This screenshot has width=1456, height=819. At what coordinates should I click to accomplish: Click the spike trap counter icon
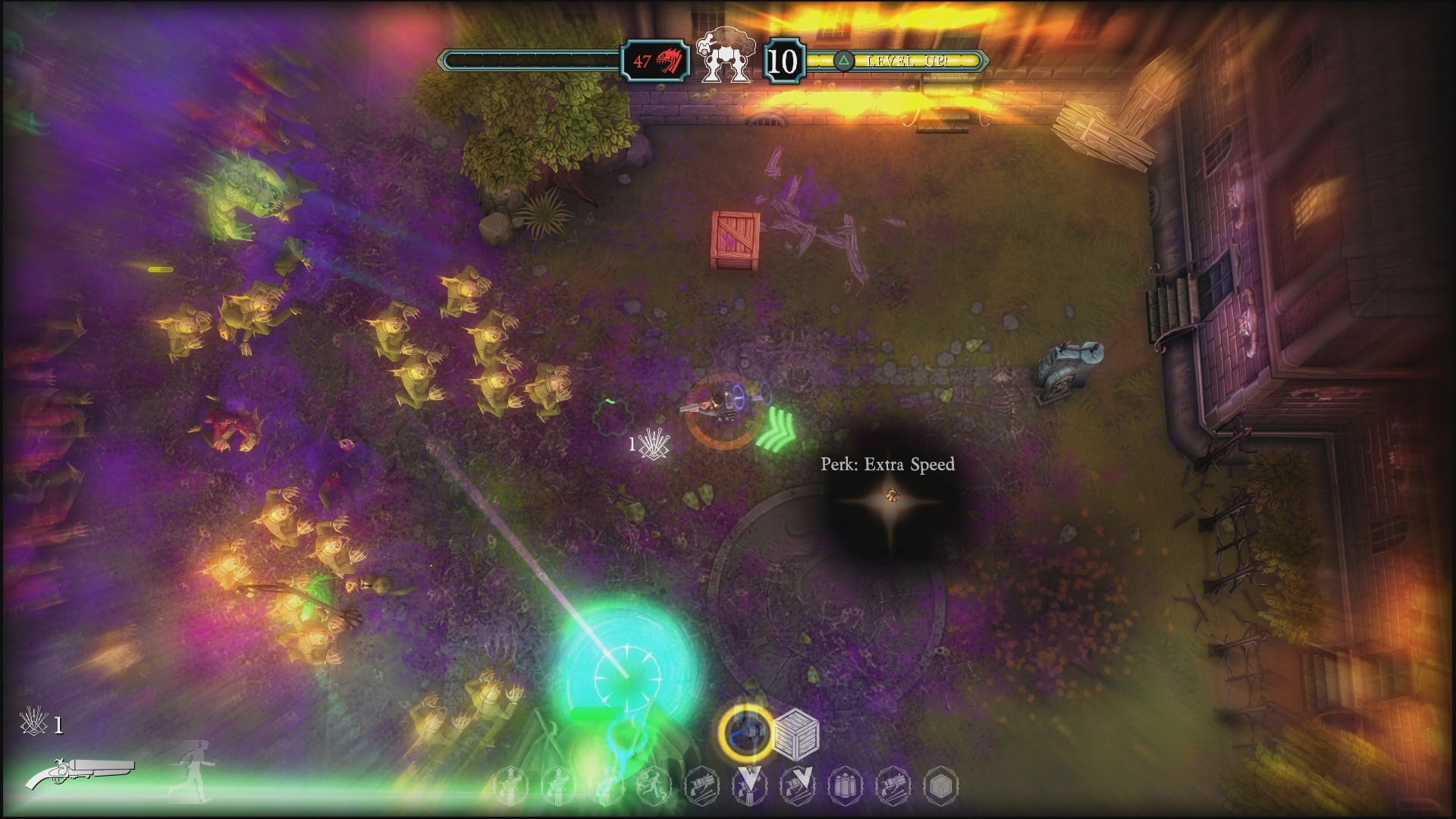tap(34, 723)
